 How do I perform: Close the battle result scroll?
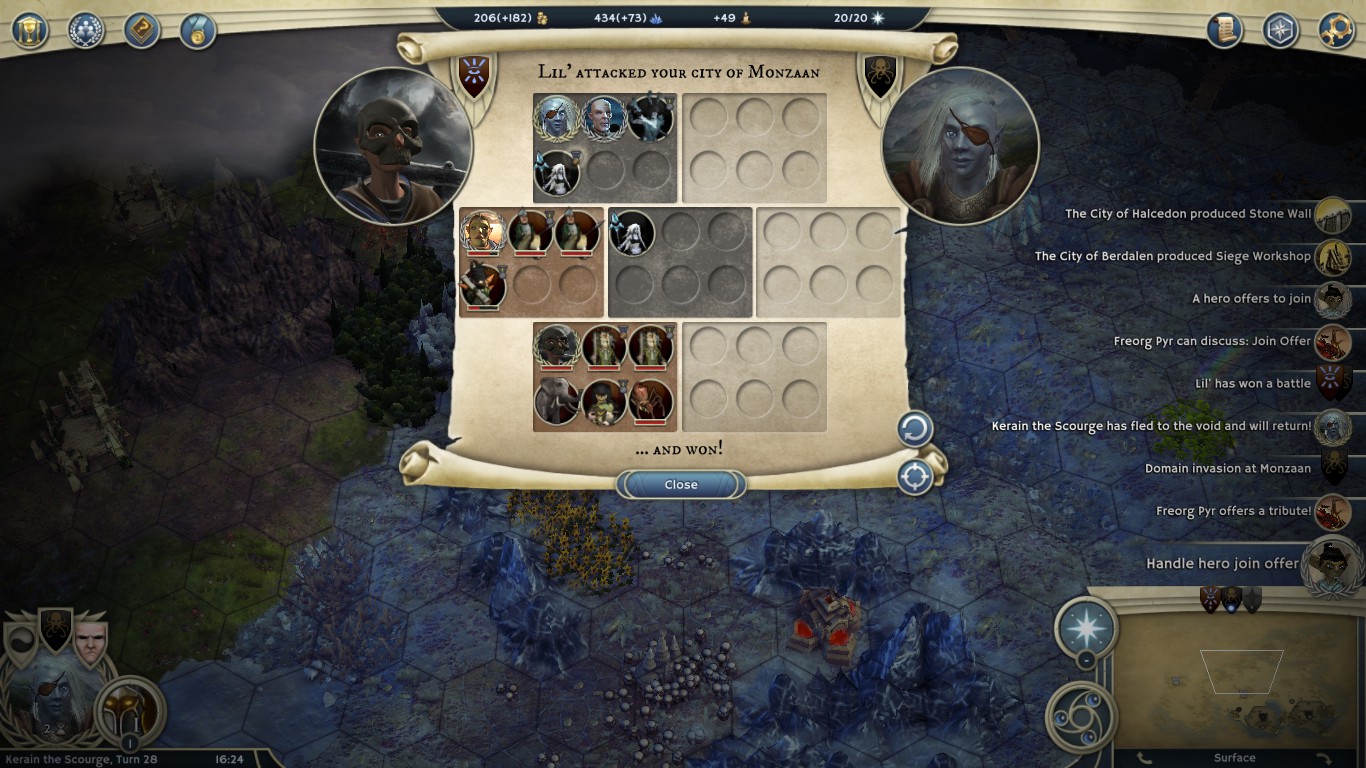coord(681,485)
